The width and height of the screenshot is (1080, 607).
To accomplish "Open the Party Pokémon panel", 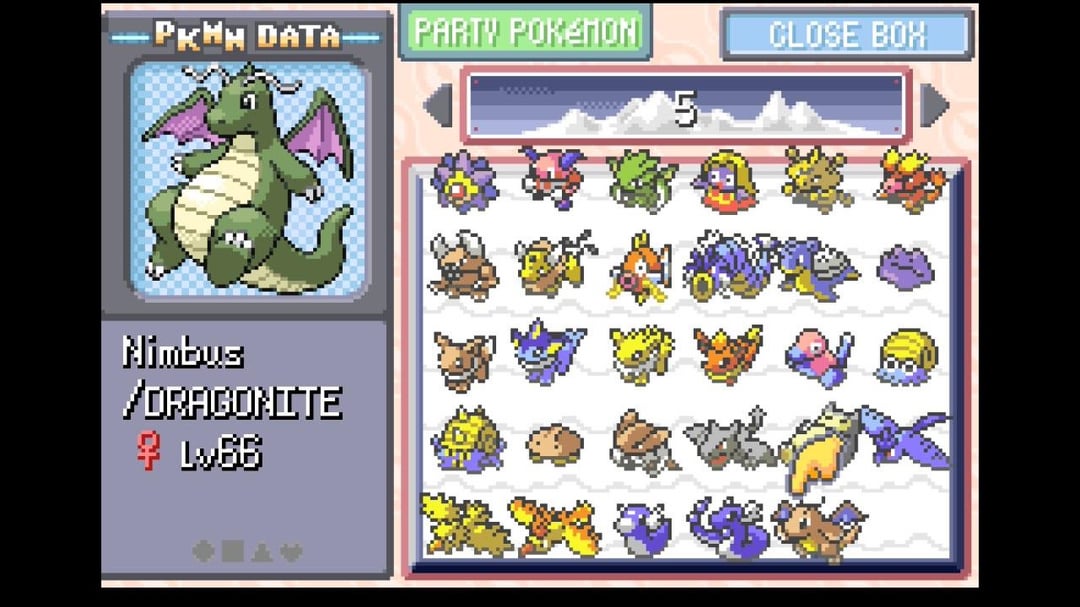I will 526,32.
